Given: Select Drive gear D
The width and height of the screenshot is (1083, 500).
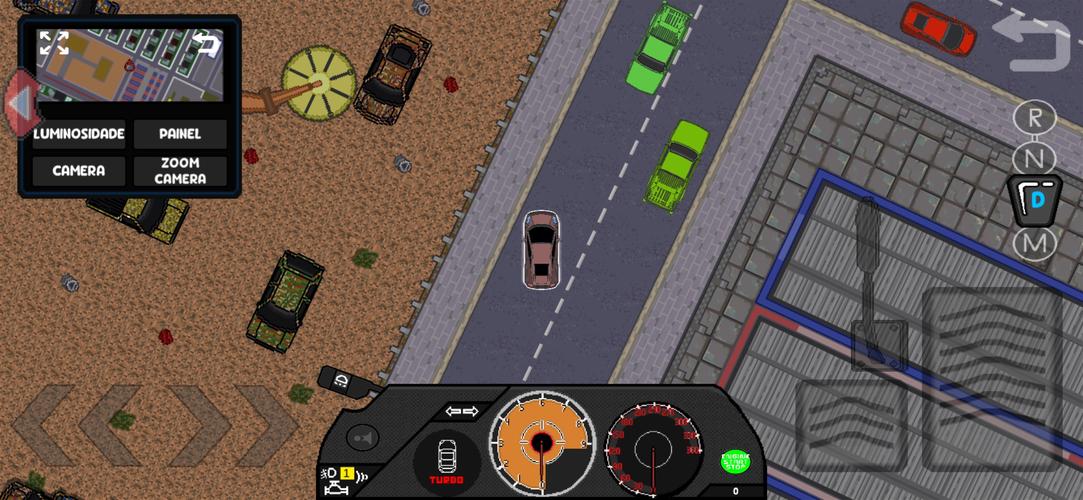Looking at the screenshot, I should pyautogui.click(x=1036, y=200).
